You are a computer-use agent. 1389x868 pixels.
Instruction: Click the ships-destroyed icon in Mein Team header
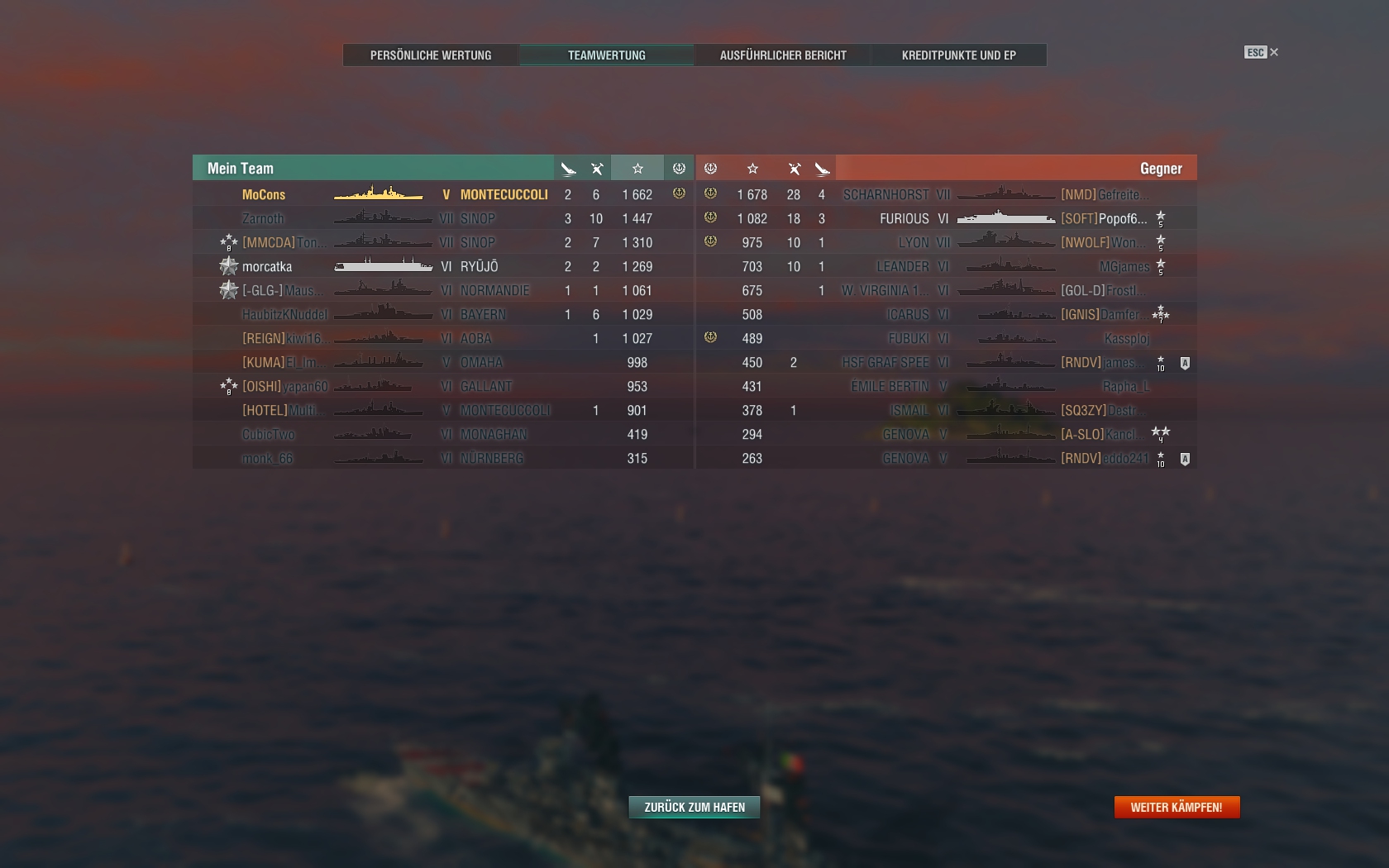pos(568,168)
